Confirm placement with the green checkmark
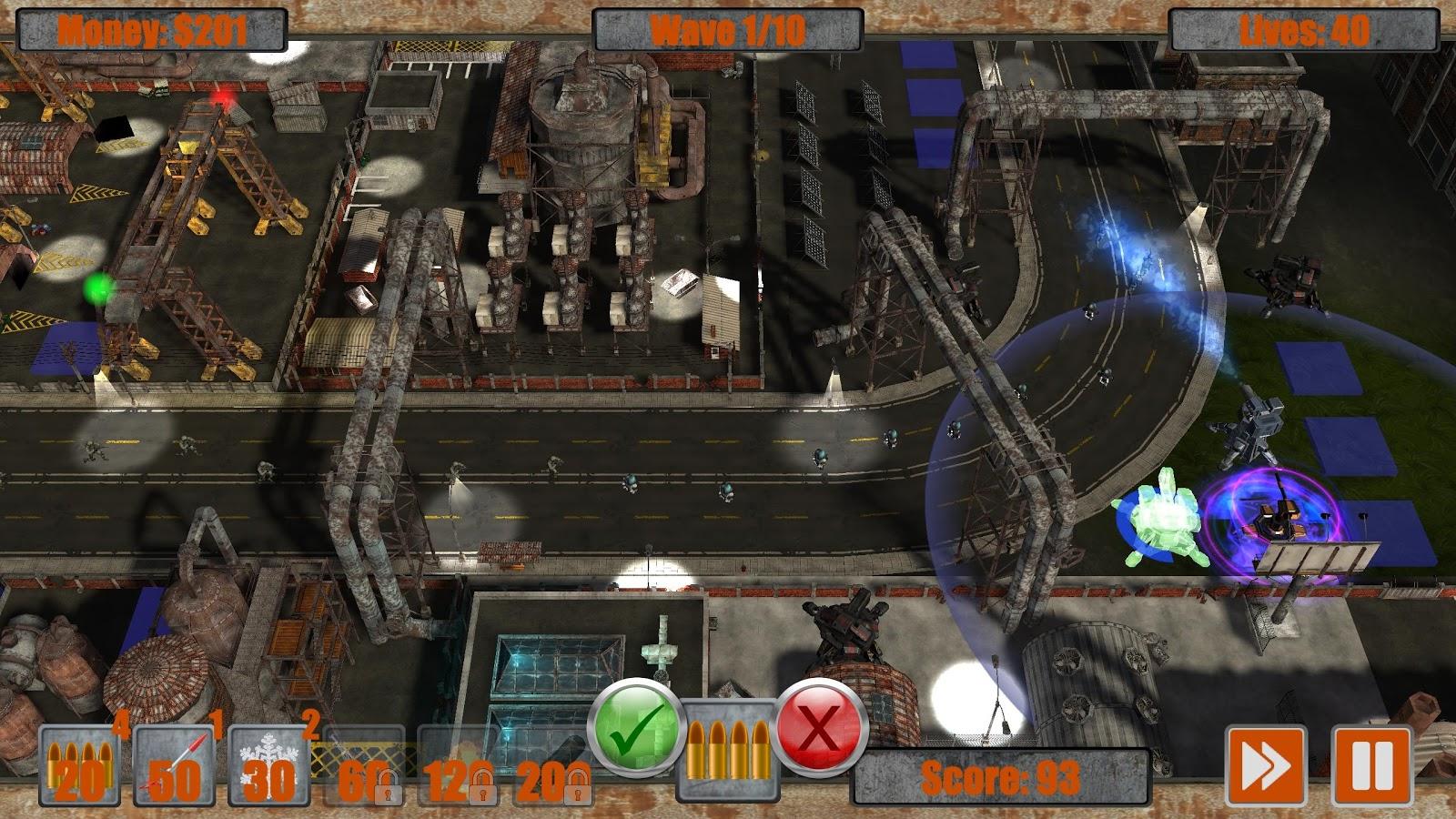This screenshot has width=1456, height=819. click(637, 729)
